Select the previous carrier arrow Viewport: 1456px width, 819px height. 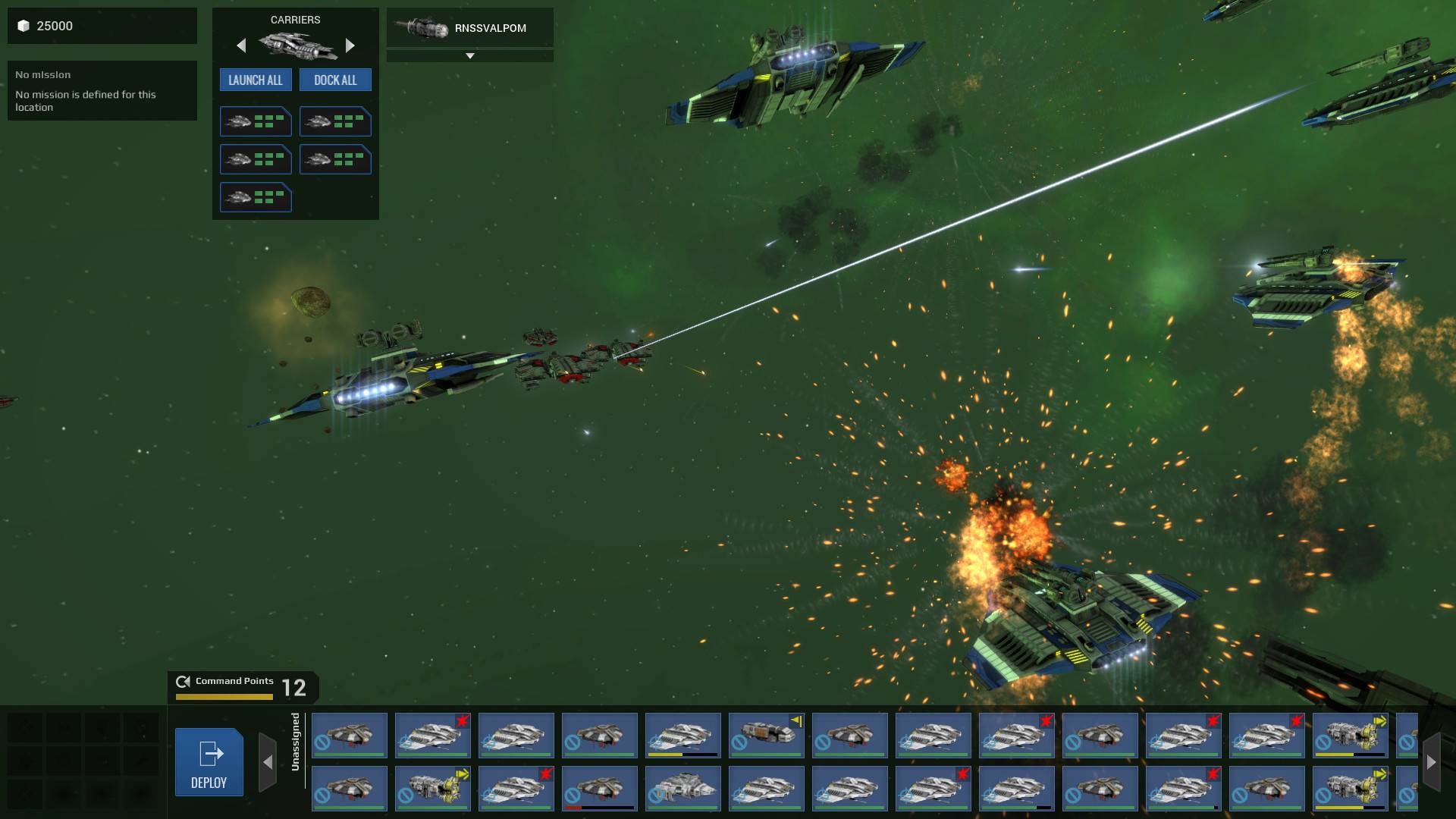click(241, 45)
